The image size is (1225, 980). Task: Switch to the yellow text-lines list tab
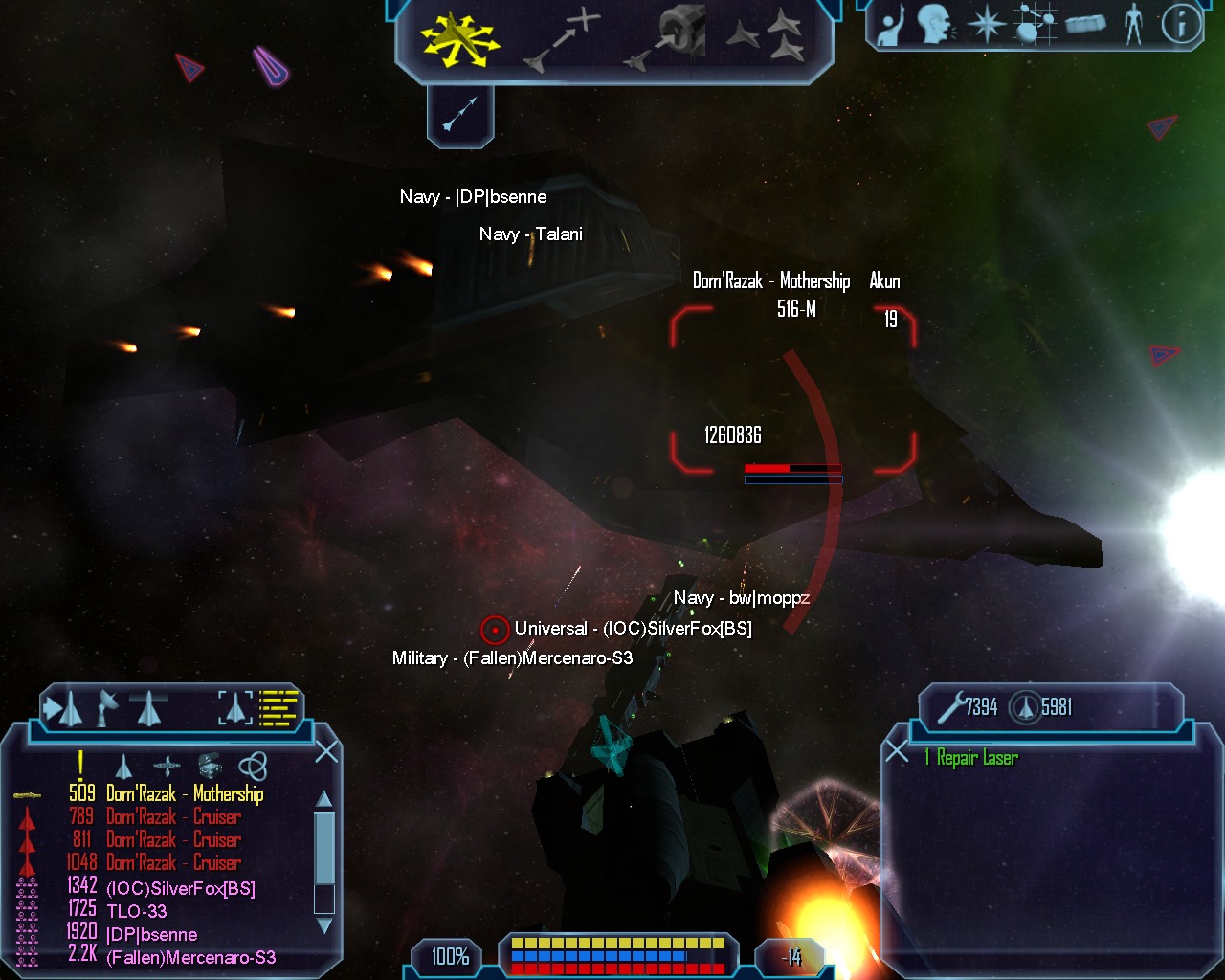coord(279,707)
